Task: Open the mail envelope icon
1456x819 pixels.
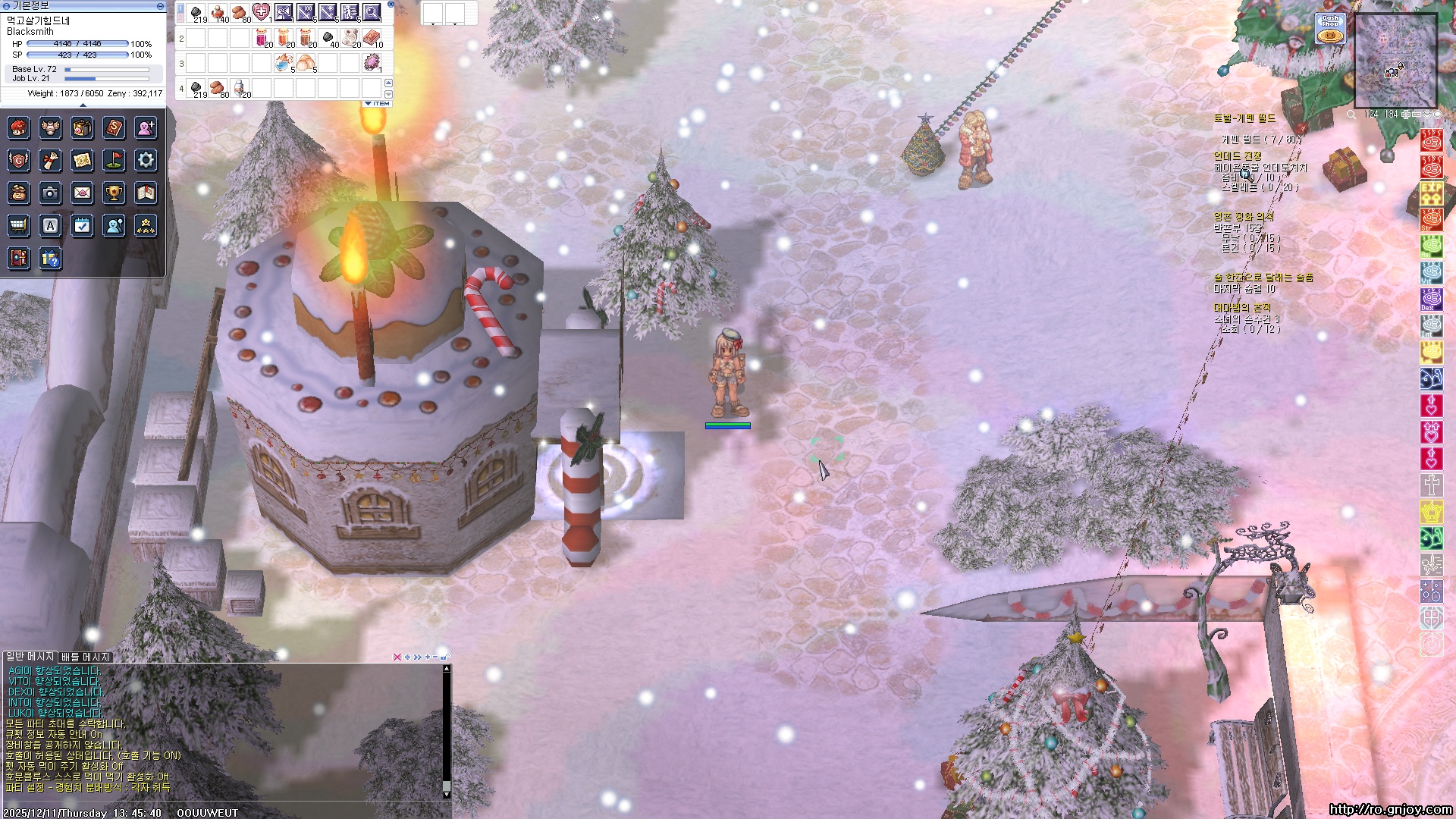Action: click(x=82, y=193)
